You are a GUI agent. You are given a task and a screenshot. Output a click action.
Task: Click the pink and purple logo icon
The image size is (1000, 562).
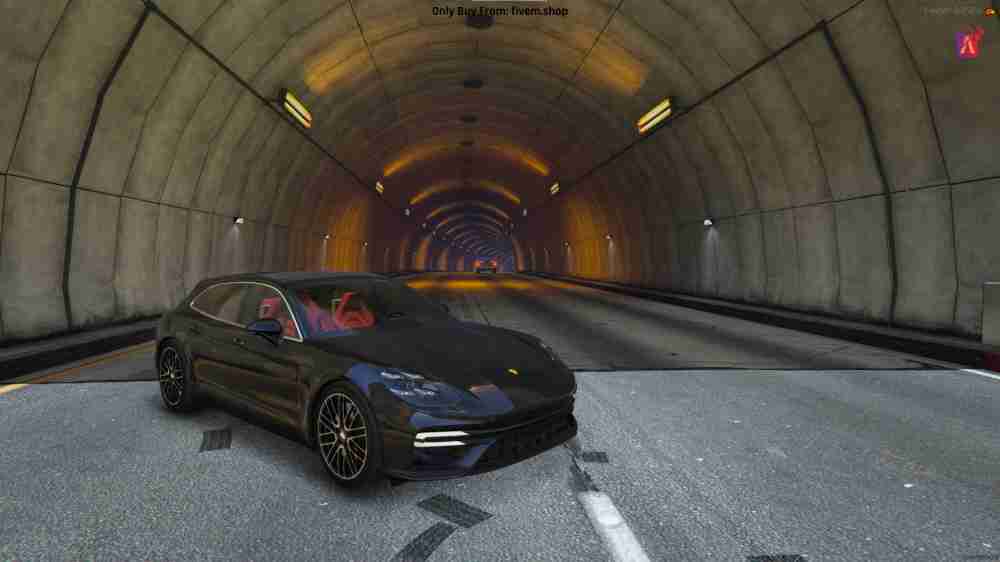click(x=968, y=41)
